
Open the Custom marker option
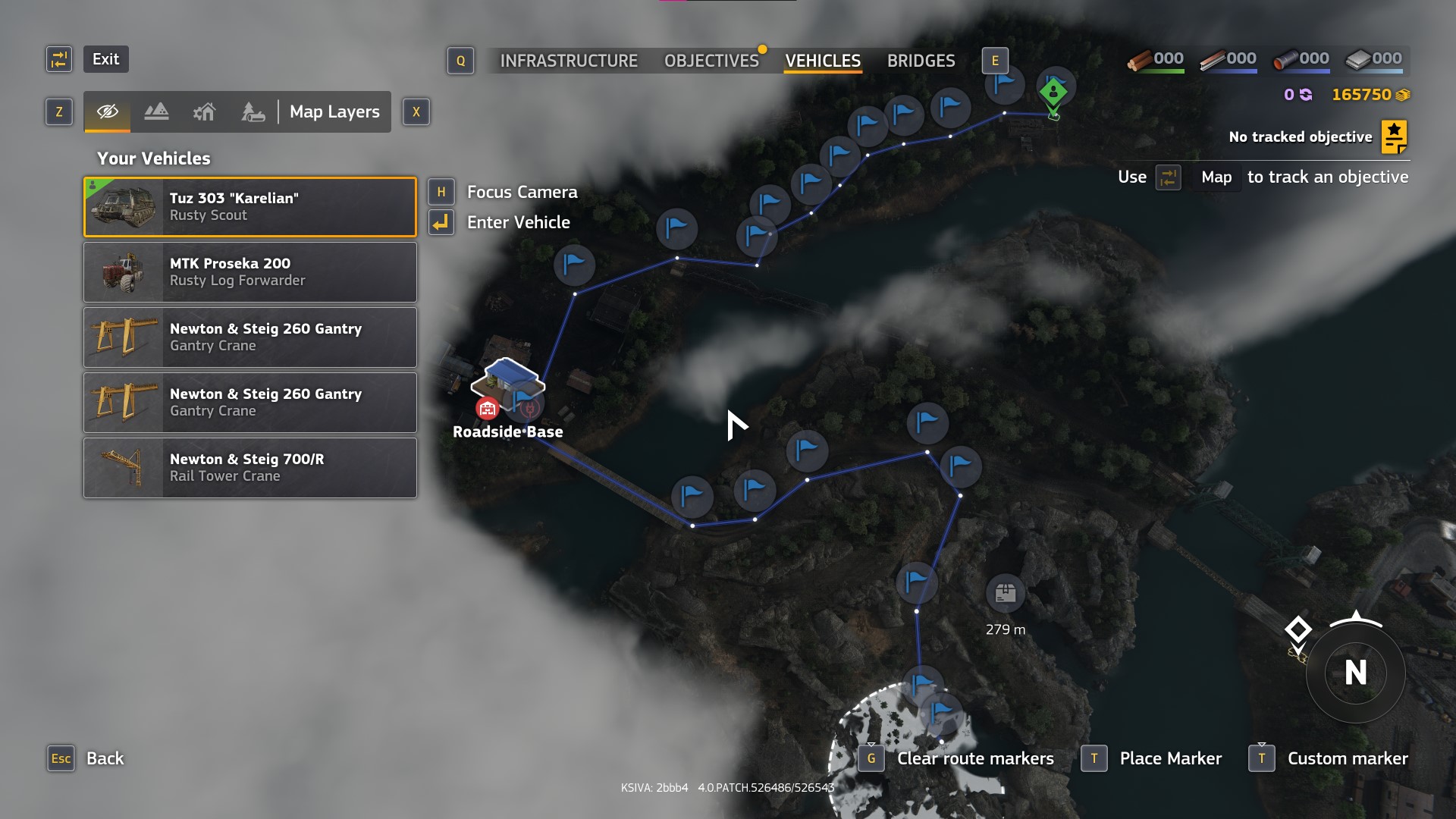[x=1347, y=758]
